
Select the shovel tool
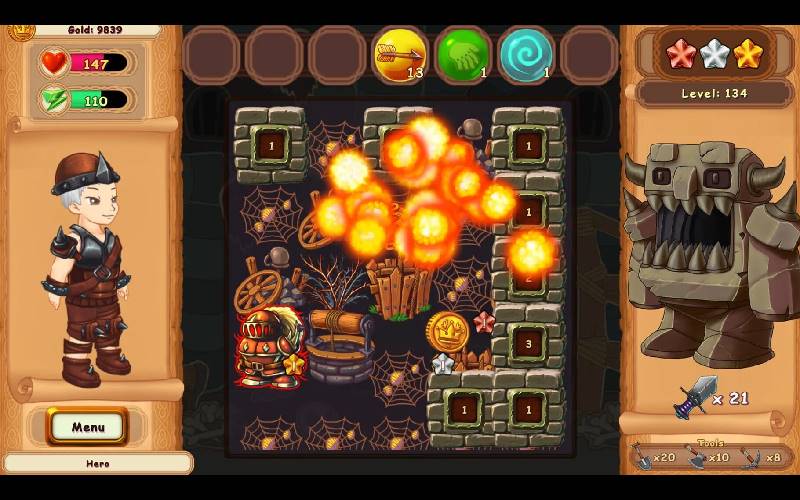pos(646,456)
